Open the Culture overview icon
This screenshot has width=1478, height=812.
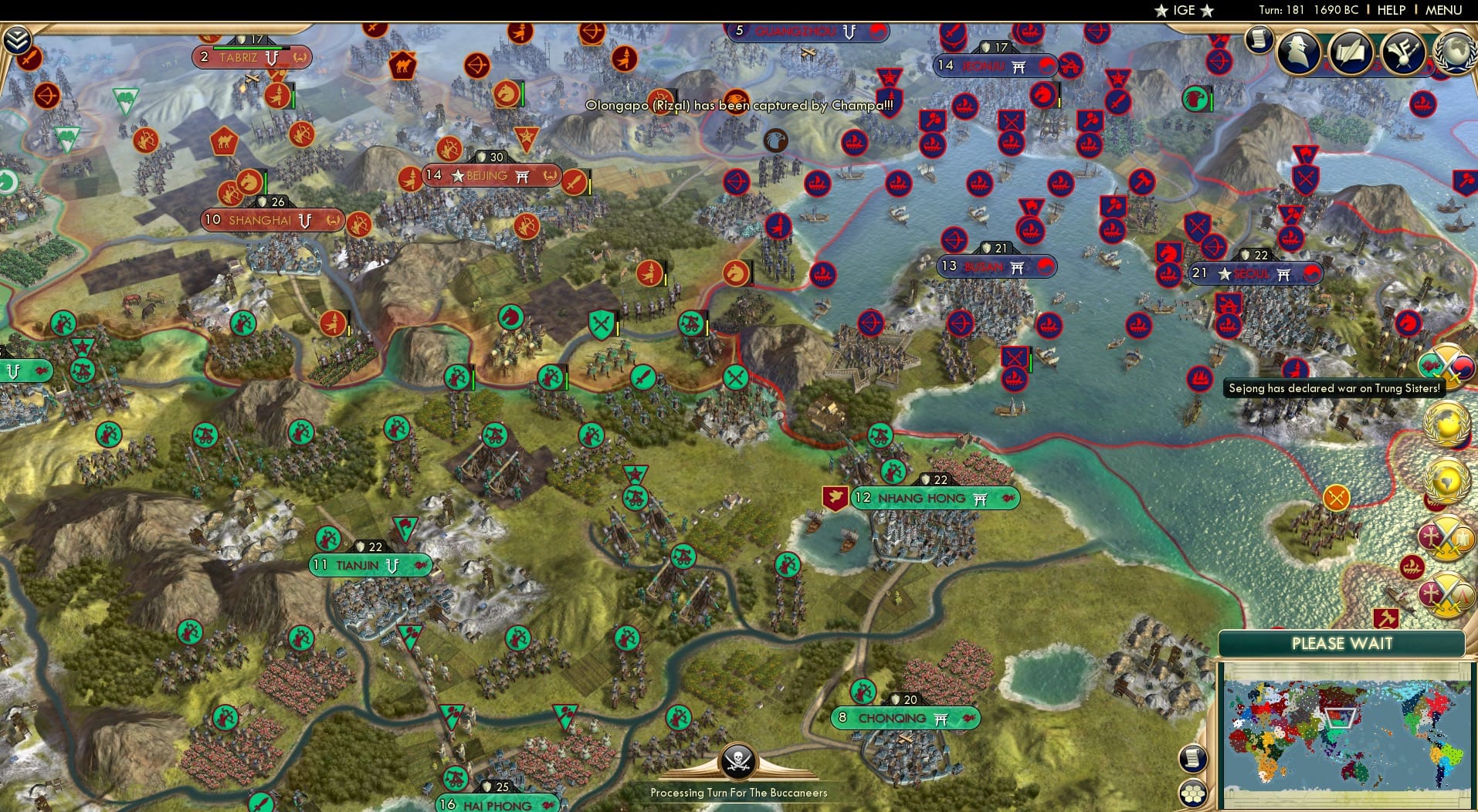click(1403, 53)
